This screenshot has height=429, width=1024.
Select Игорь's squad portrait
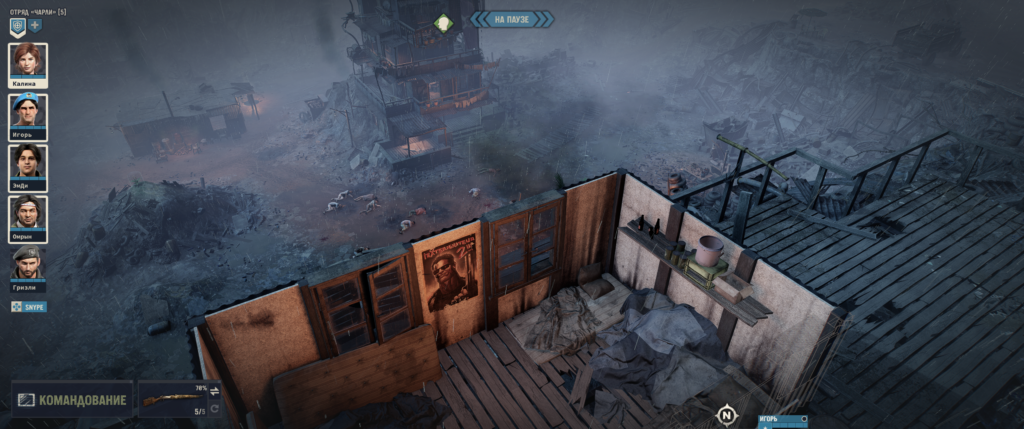[28, 110]
